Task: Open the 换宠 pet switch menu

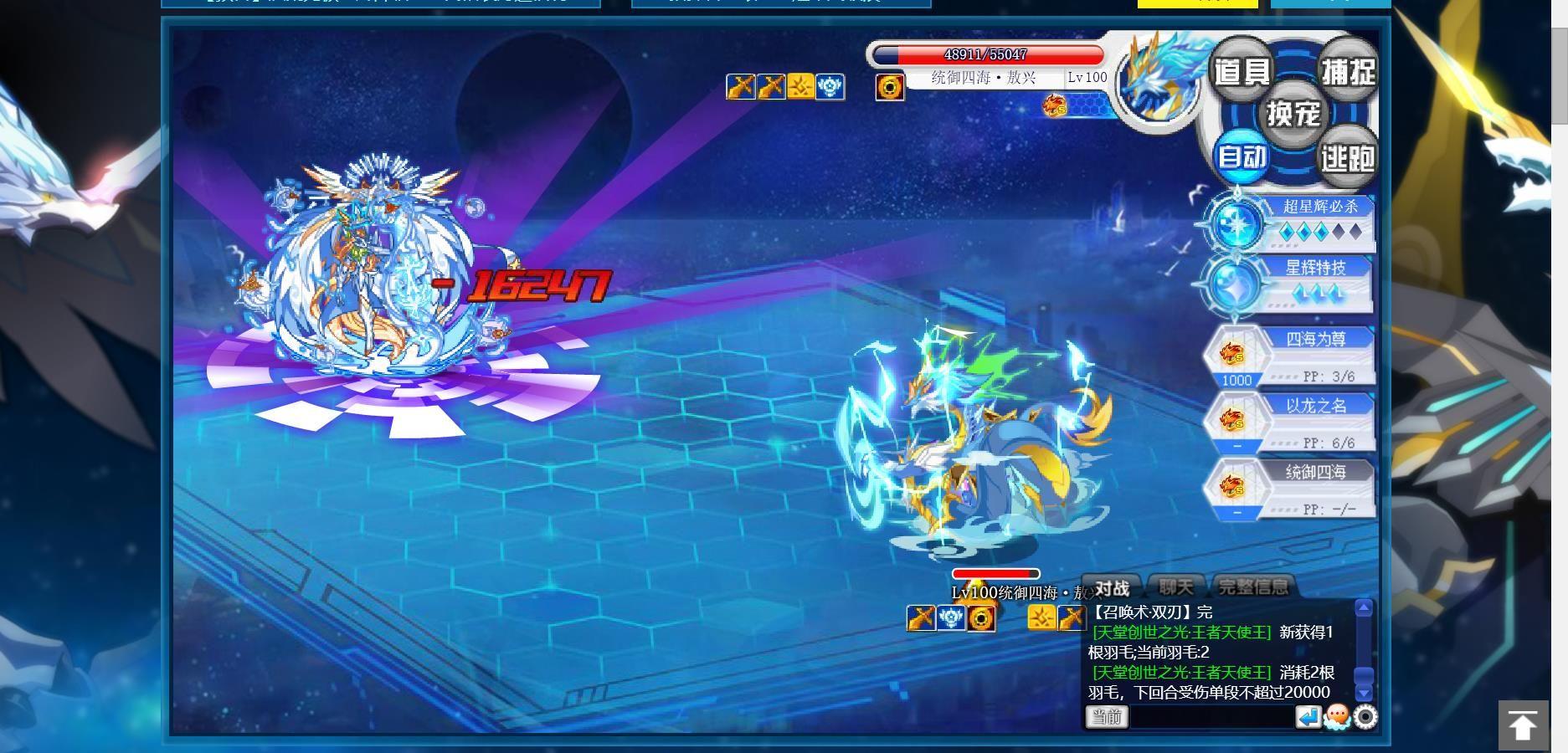Action: tap(1293, 113)
